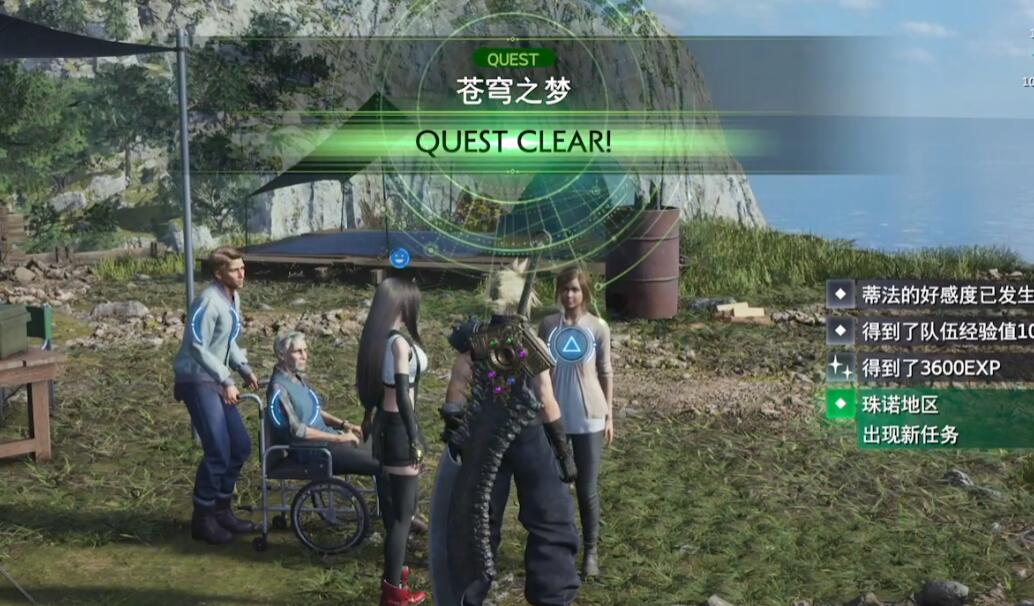Click the QUEST CLEAR! banner
This screenshot has height=606, width=1034.
pos(513,142)
